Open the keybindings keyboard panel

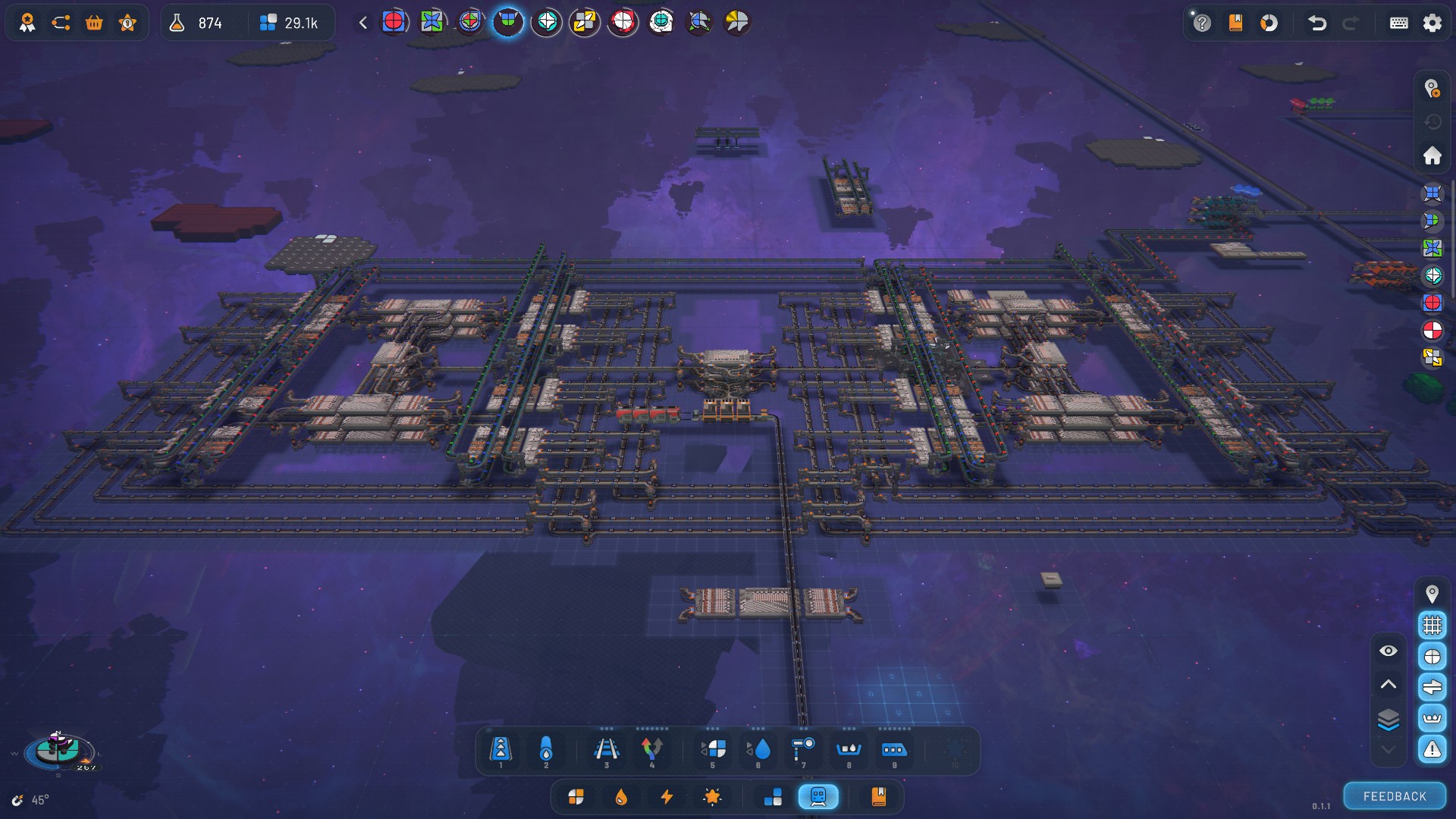(1398, 23)
